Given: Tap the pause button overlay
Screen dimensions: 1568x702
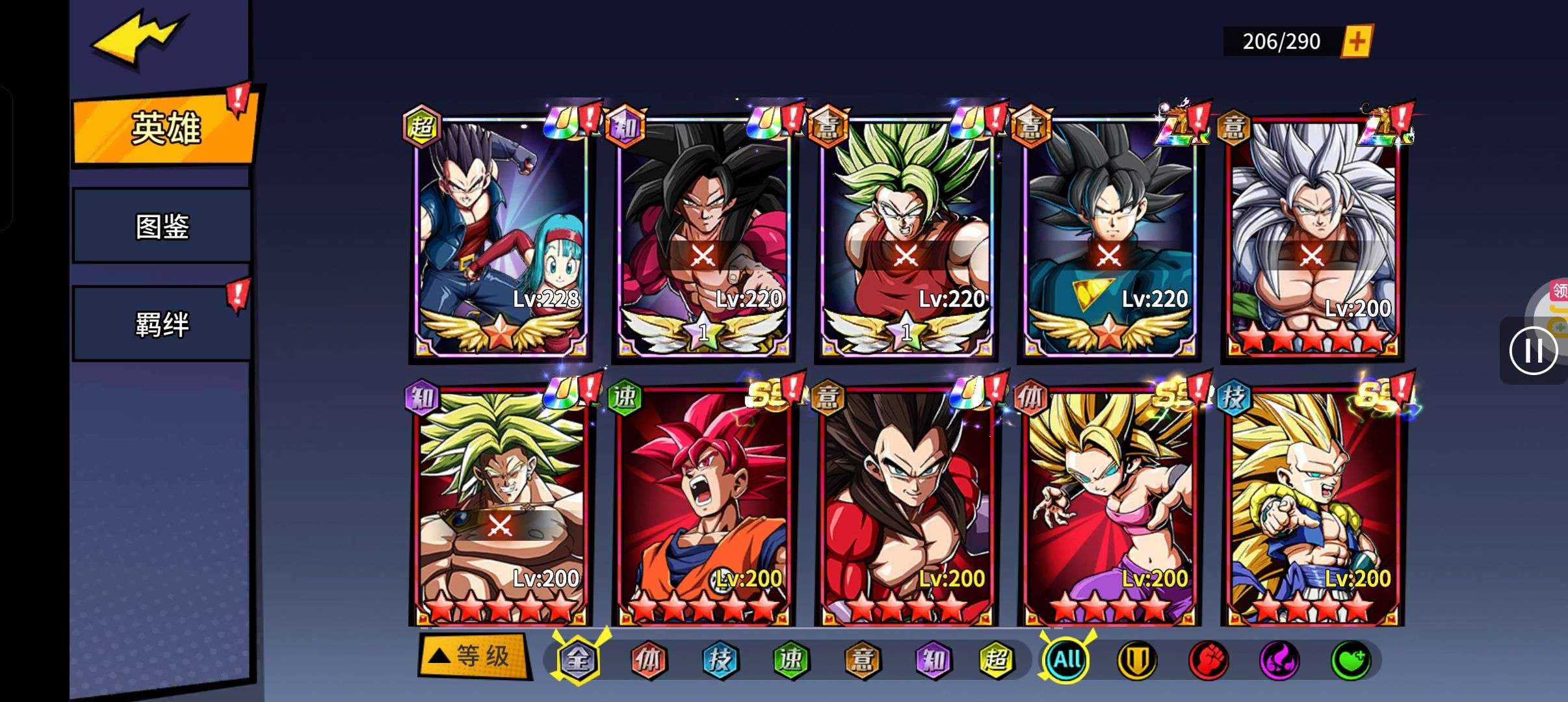Looking at the screenshot, I should (x=1533, y=351).
